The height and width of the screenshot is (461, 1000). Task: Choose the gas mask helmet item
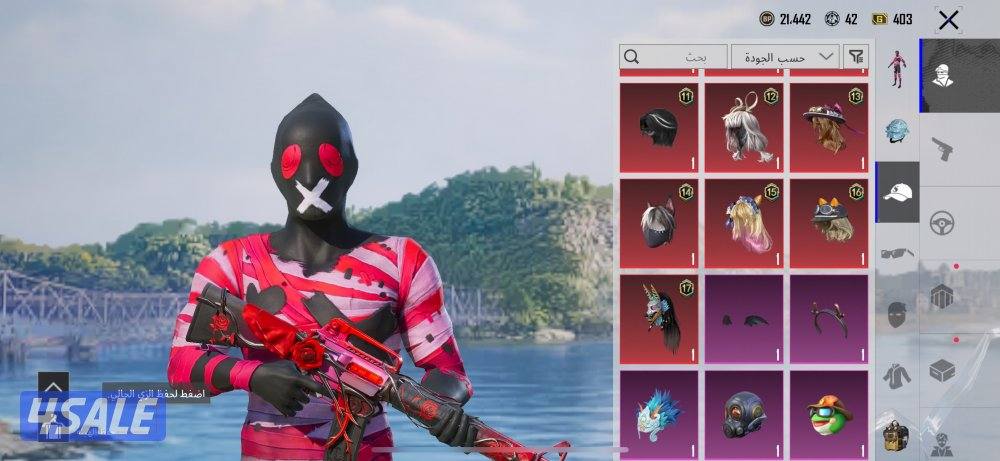point(744,414)
